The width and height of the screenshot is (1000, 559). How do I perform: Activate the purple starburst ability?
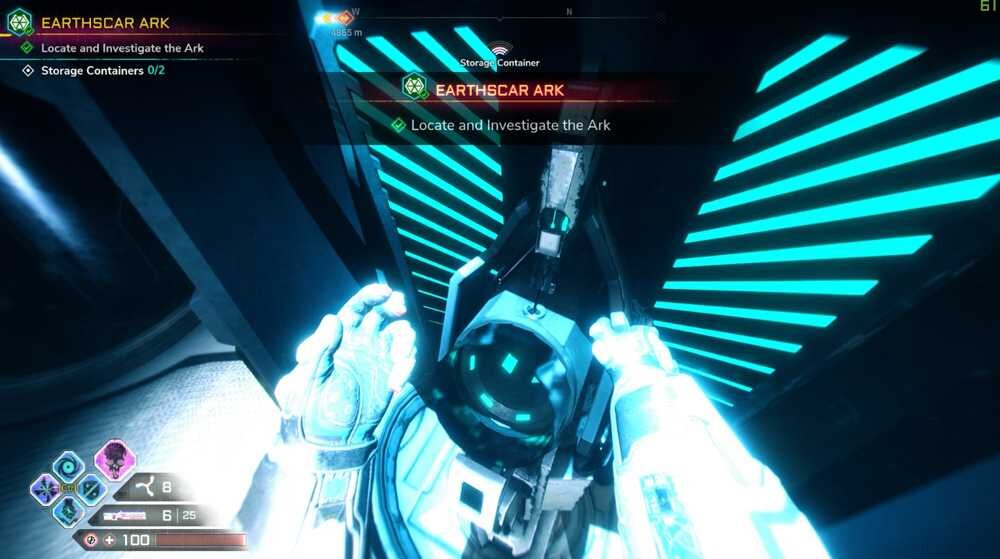(45, 489)
